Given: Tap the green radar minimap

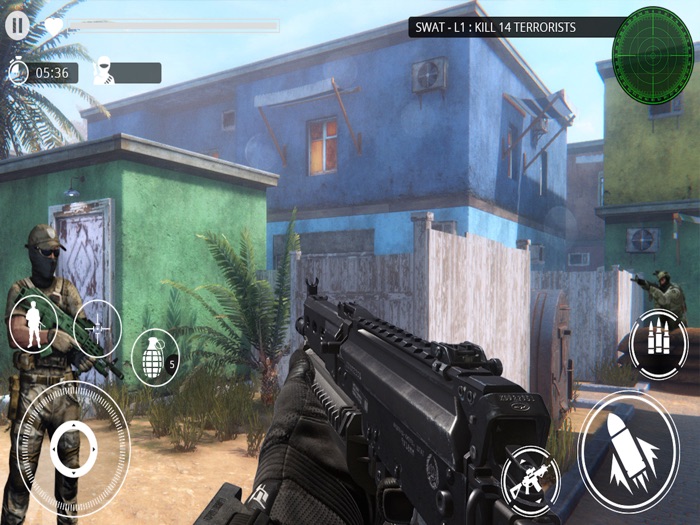Looking at the screenshot, I should (x=652, y=46).
